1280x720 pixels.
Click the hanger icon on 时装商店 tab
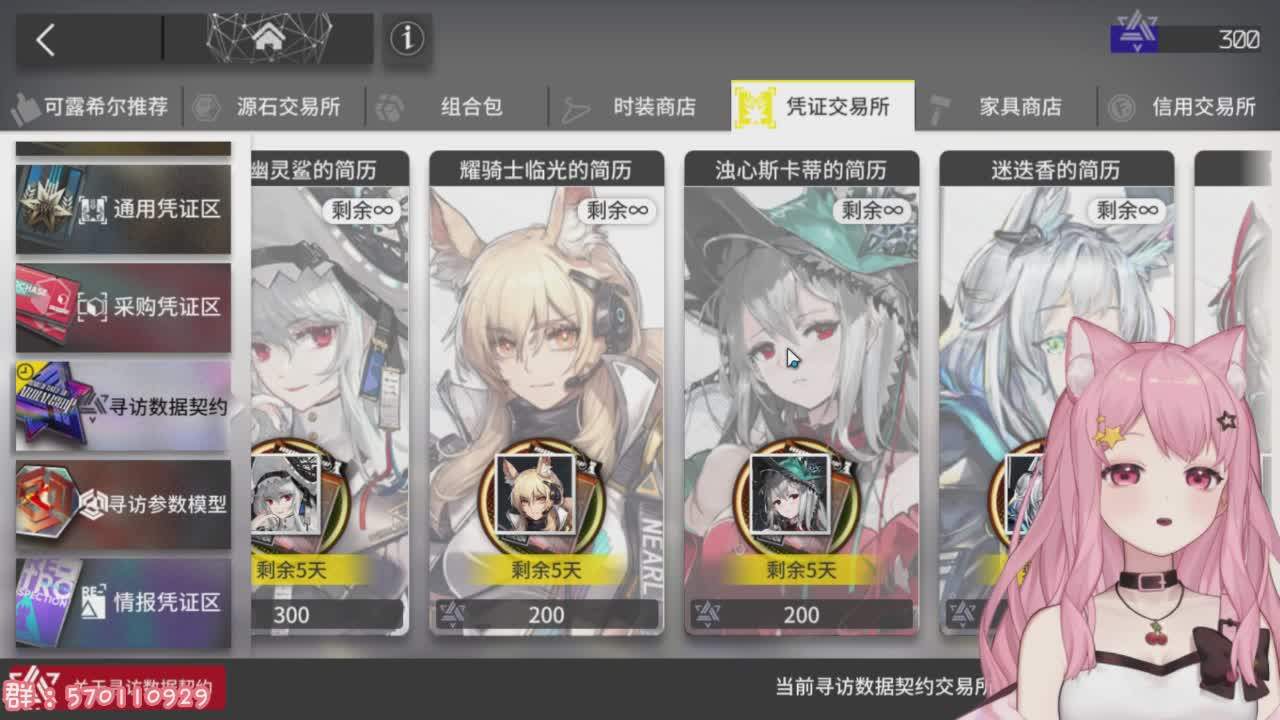(575, 108)
